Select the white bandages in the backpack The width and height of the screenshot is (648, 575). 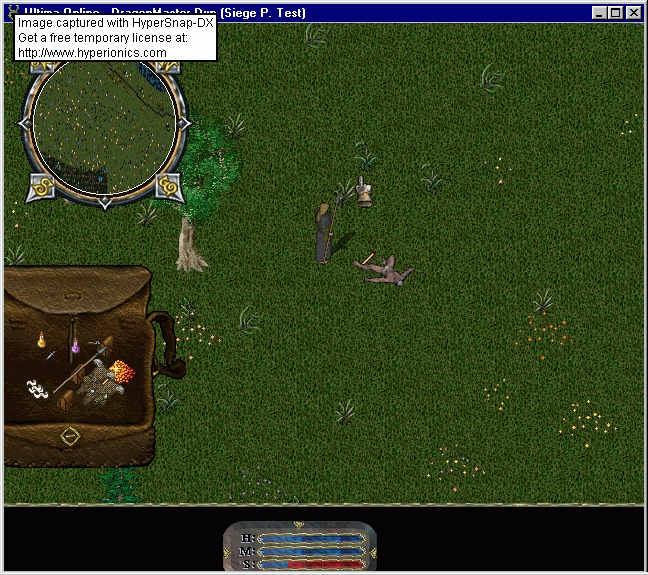[38, 388]
